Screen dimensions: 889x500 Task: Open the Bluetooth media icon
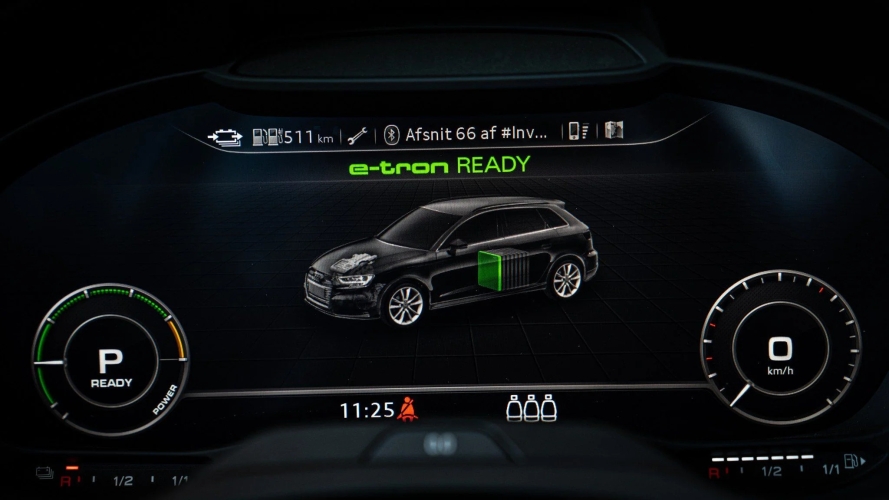(x=392, y=135)
